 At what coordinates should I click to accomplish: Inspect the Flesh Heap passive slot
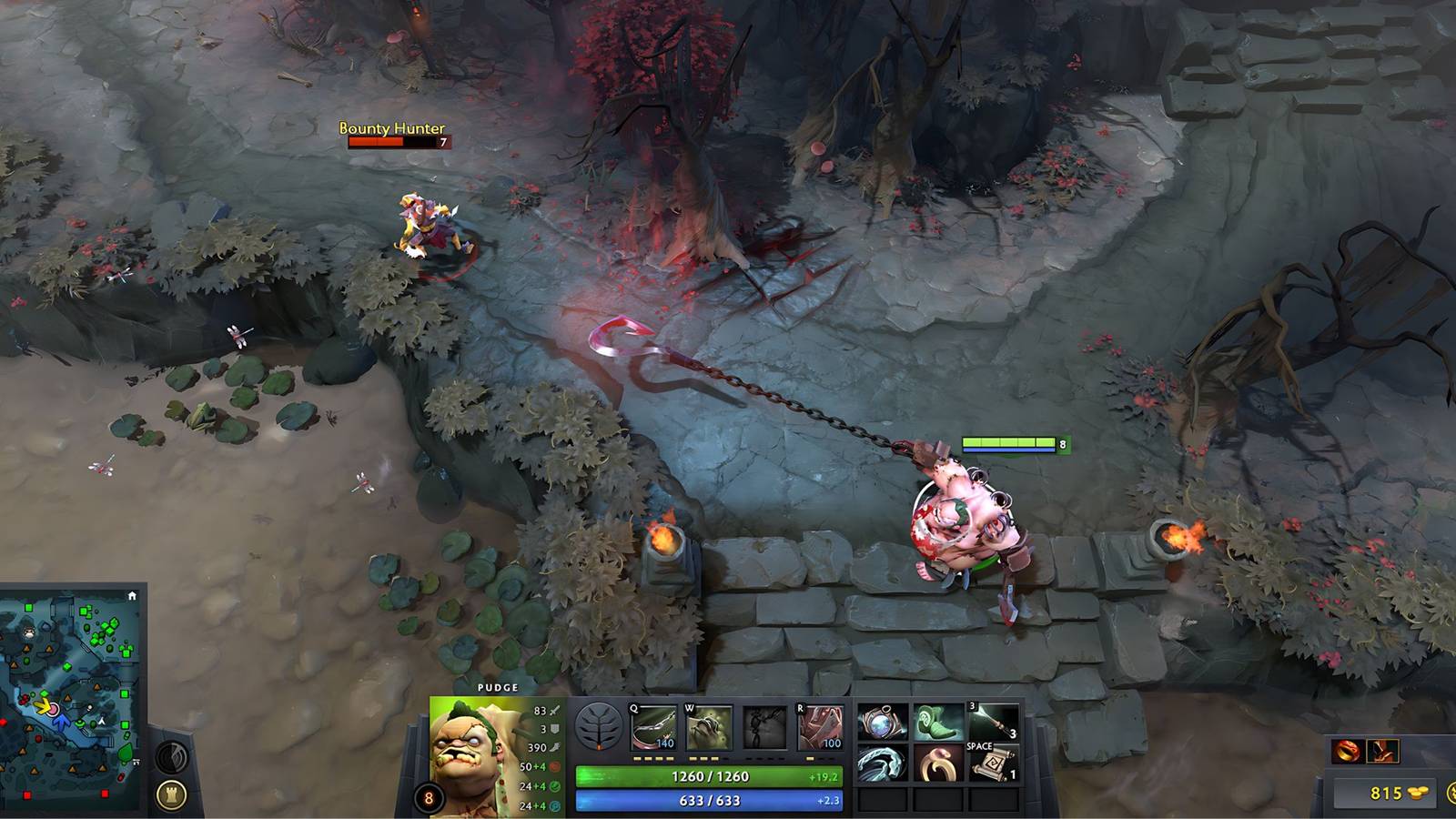tap(766, 726)
